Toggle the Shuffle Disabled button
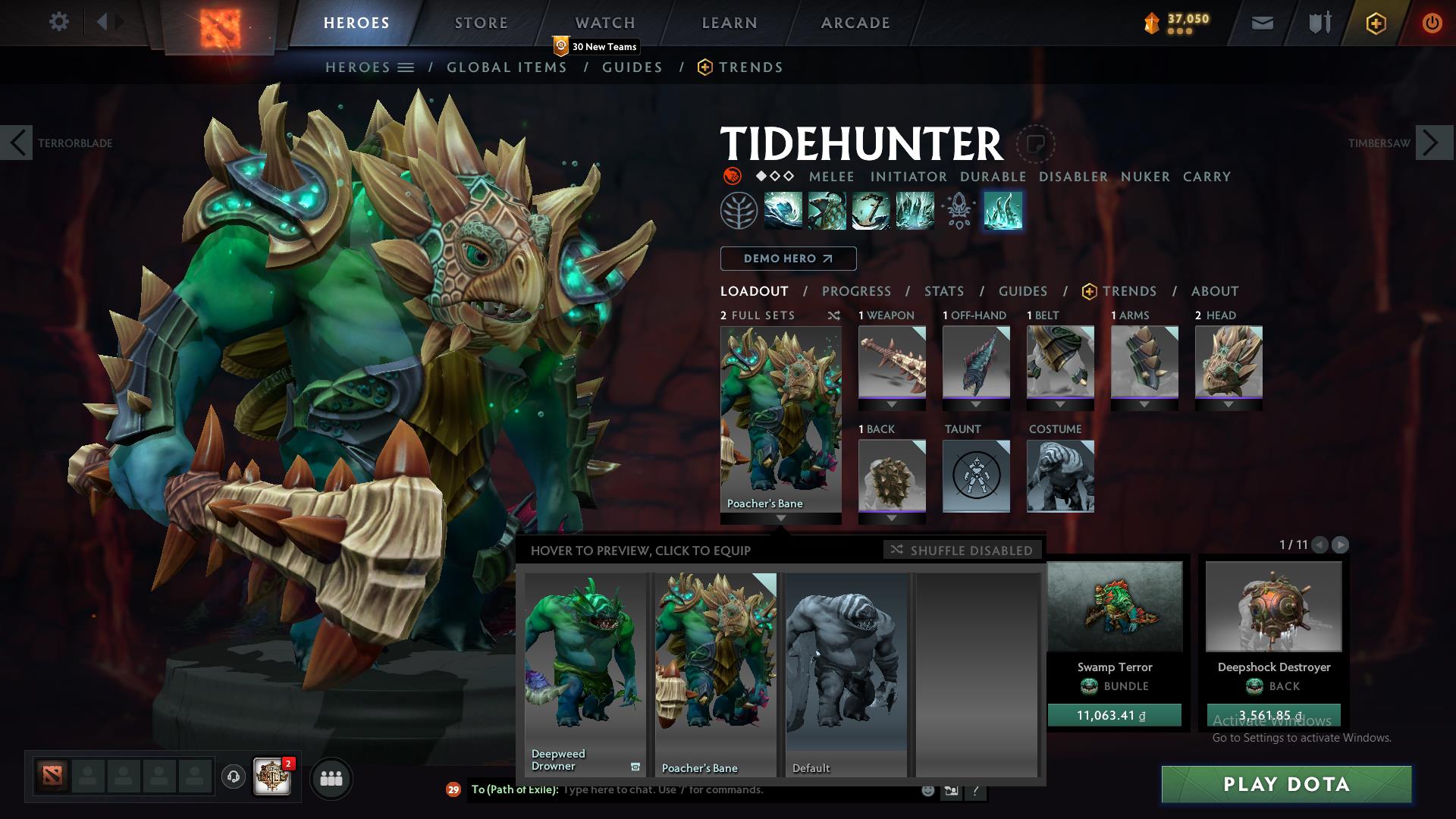The height and width of the screenshot is (819, 1456). (962, 550)
